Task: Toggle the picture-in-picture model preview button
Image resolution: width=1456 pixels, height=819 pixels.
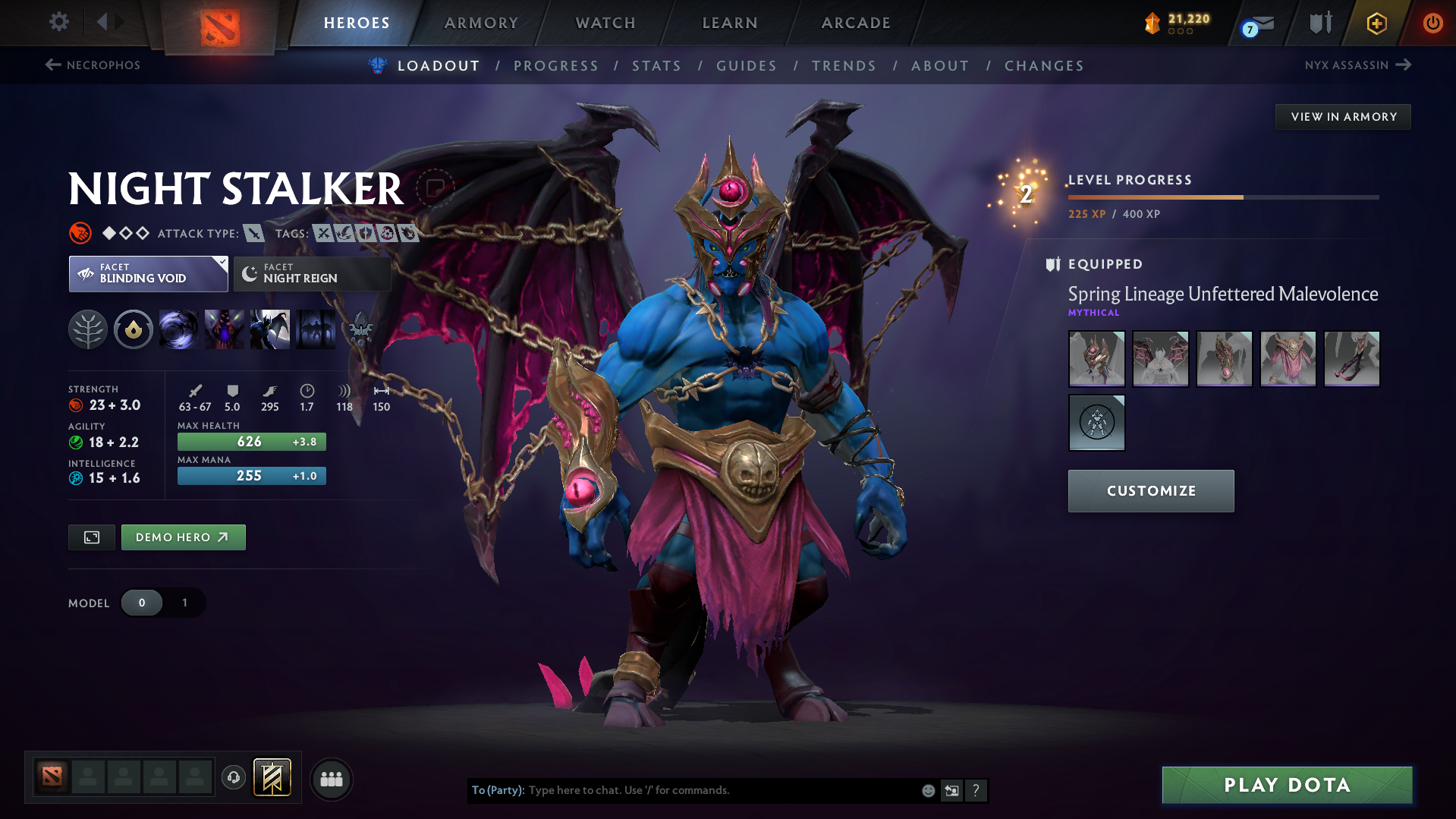Action: pyautogui.click(x=91, y=537)
